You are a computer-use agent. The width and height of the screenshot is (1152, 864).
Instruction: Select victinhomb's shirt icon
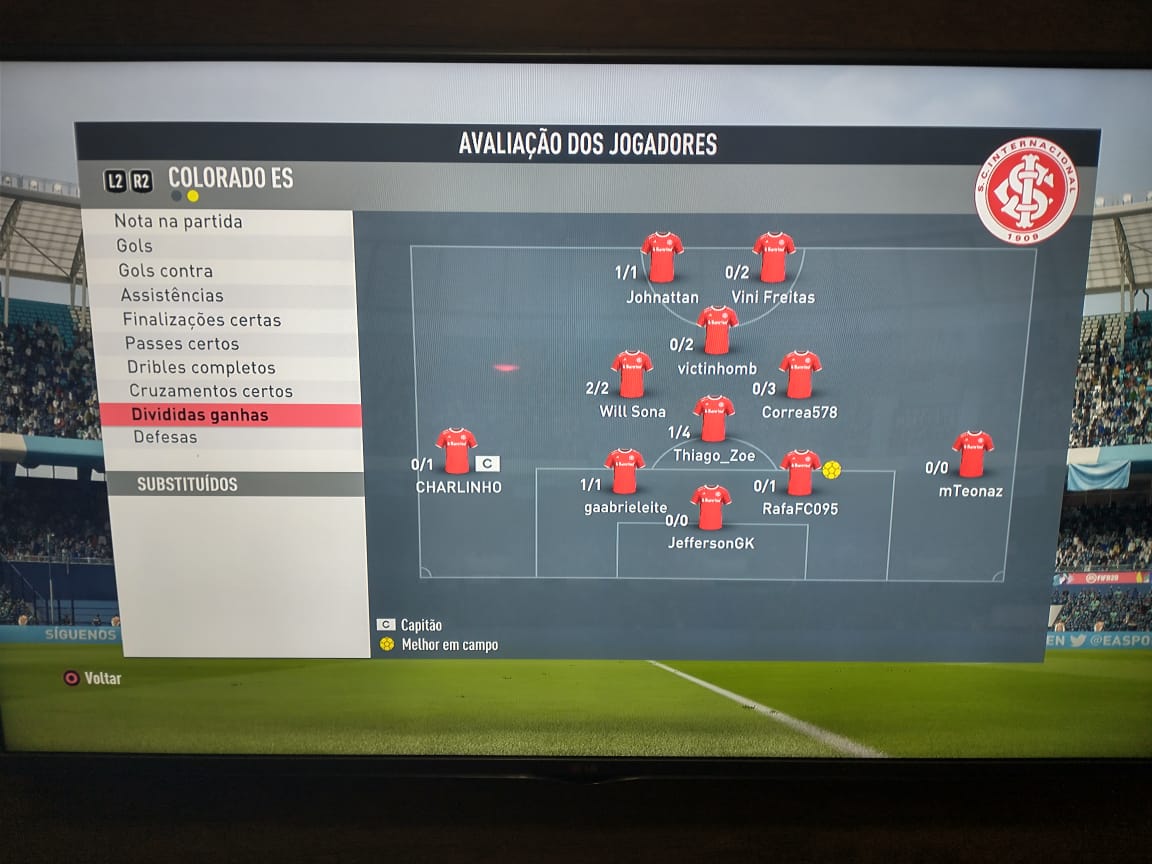717,330
